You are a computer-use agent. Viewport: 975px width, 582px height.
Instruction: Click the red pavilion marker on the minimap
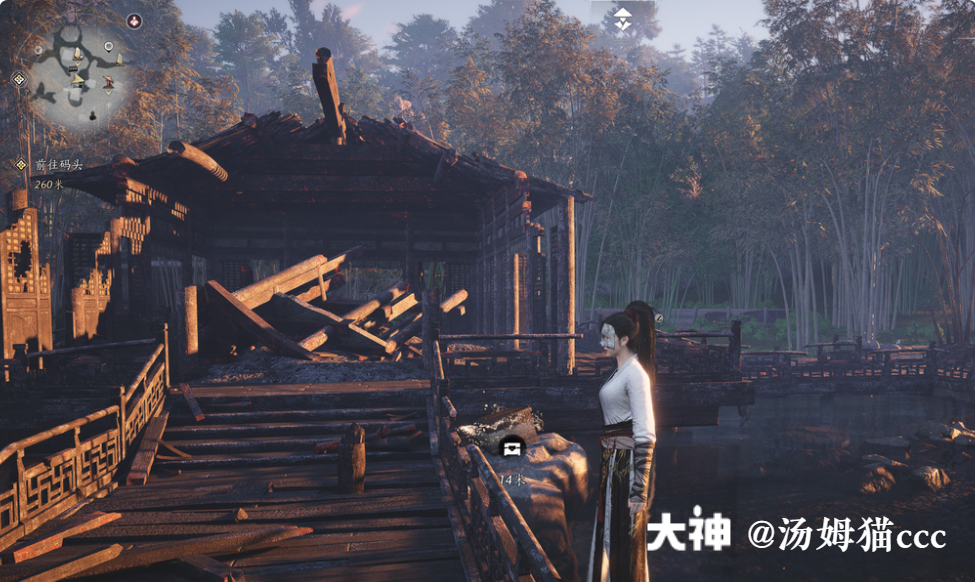point(108,80)
